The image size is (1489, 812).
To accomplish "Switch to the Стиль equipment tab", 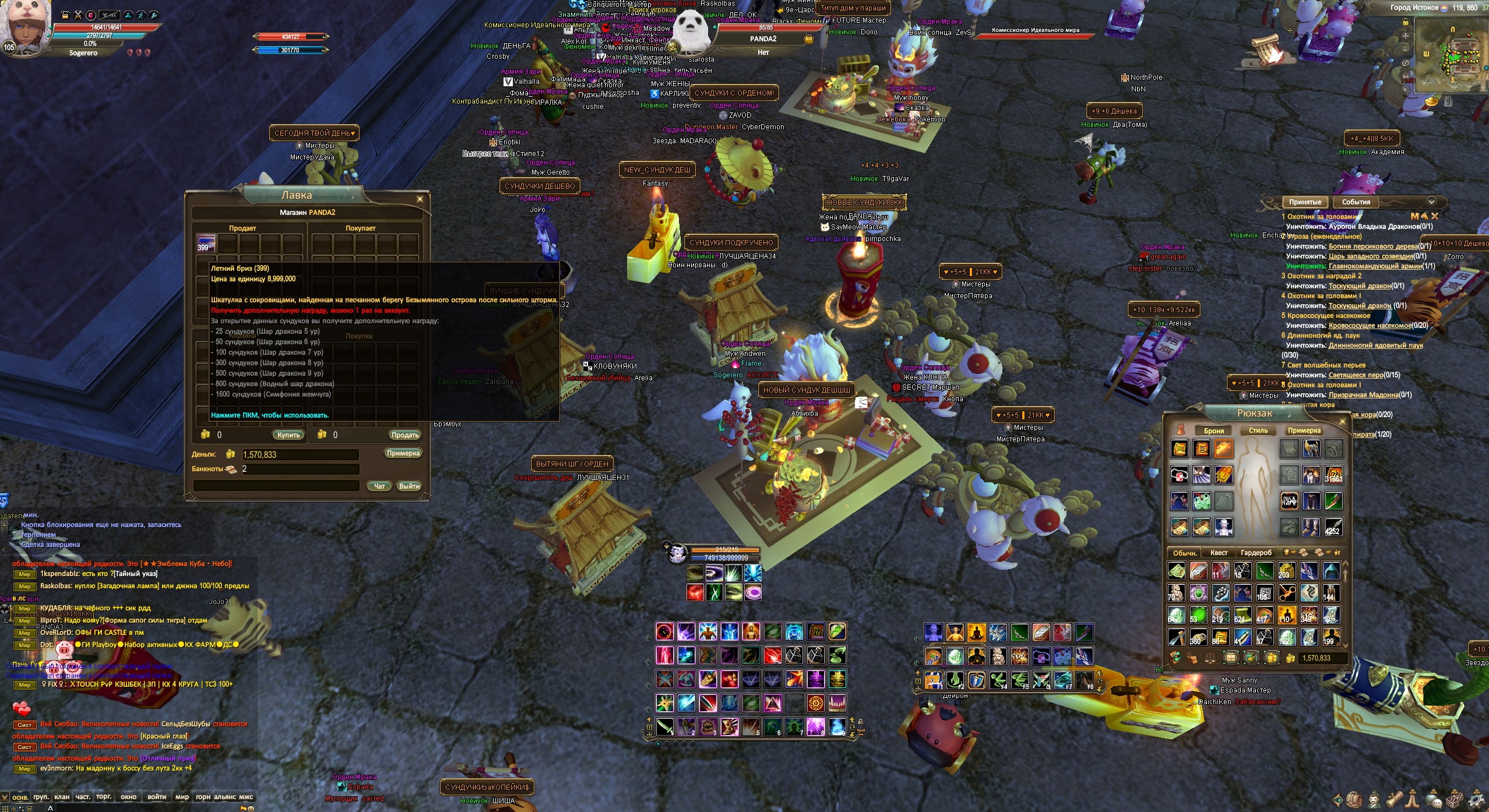I will (1258, 430).
